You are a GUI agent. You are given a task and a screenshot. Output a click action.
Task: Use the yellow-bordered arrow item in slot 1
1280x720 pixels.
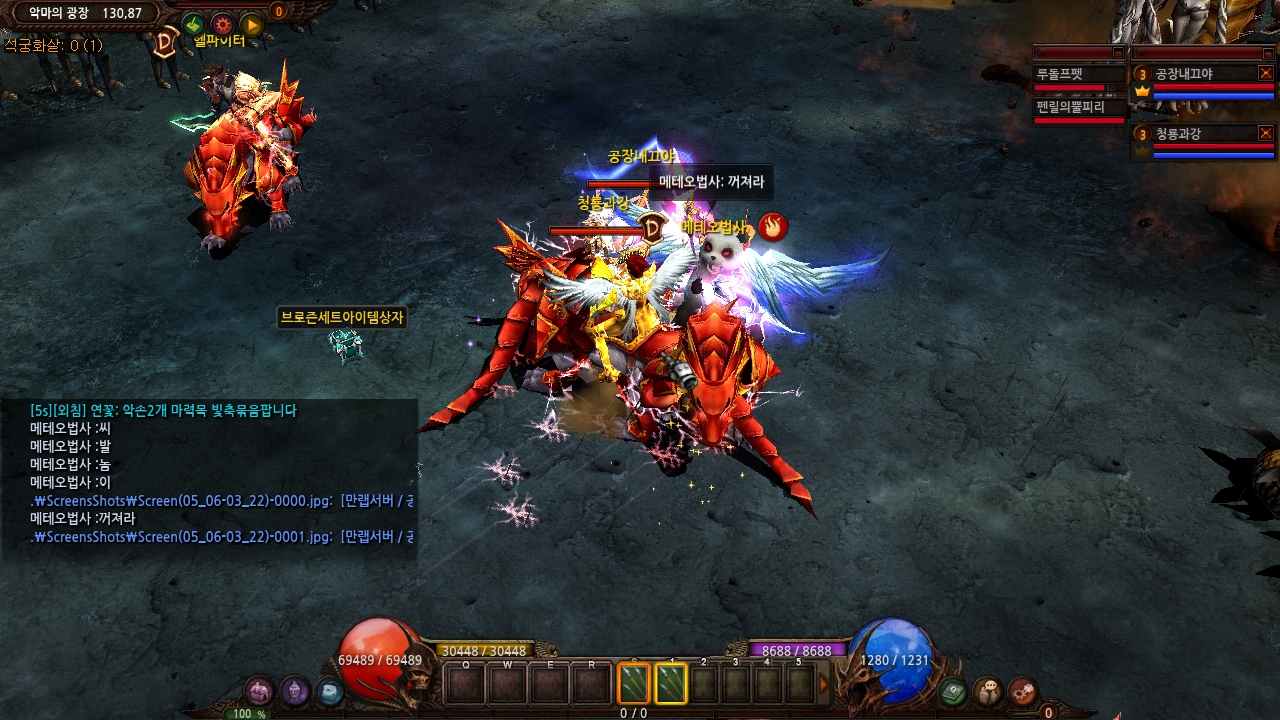point(671,684)
